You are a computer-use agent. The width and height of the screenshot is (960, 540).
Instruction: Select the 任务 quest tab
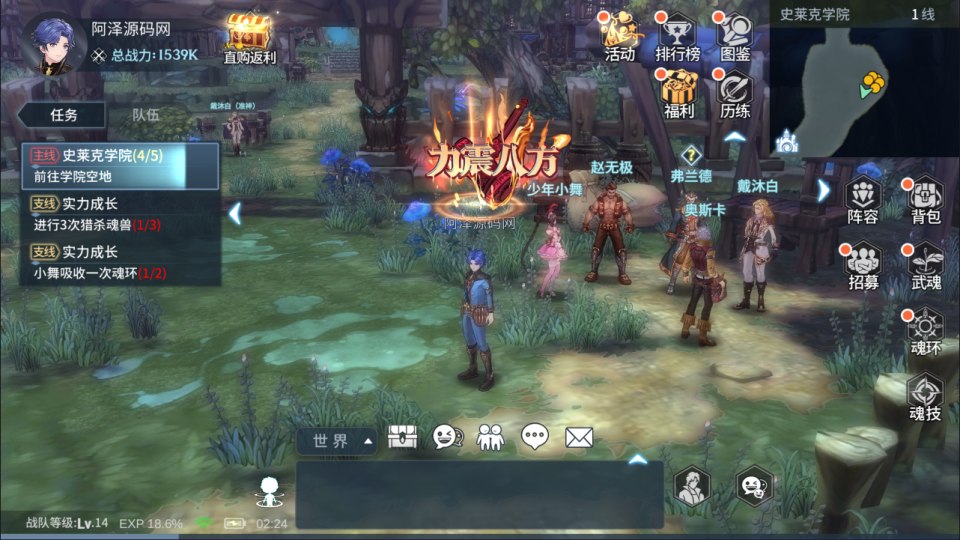(x=63, y=115)
